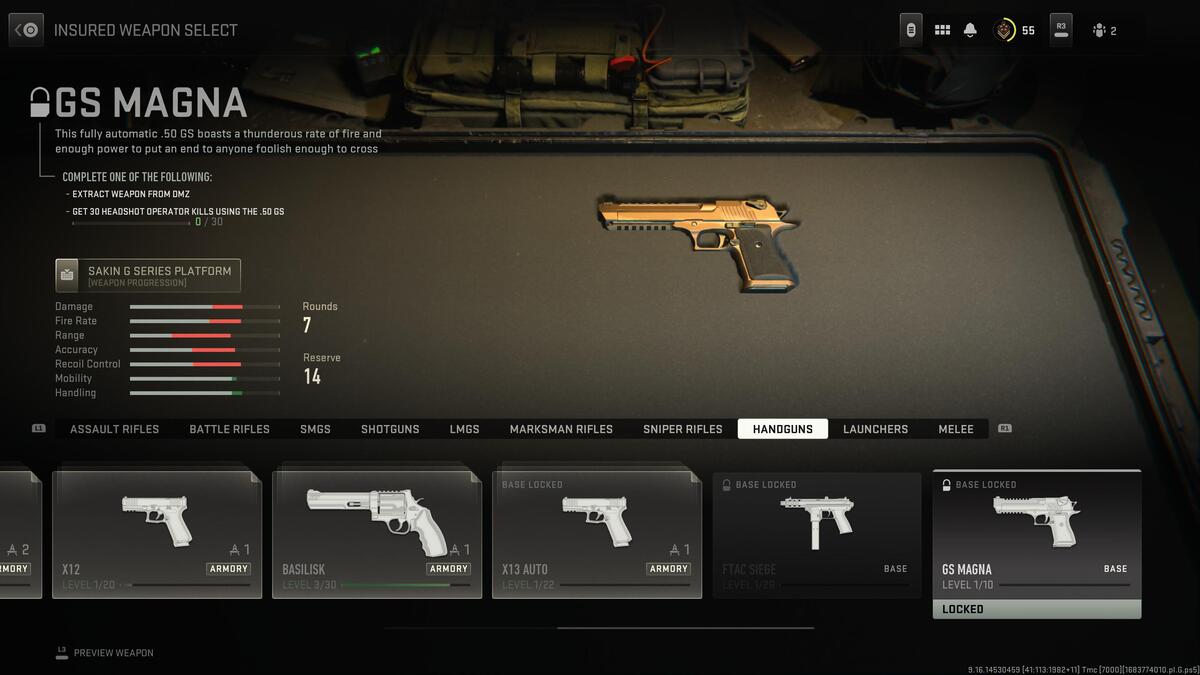Switch to the Launchers tab
The width and height of the screenshot is (1200, 675).
click(875, 429)
